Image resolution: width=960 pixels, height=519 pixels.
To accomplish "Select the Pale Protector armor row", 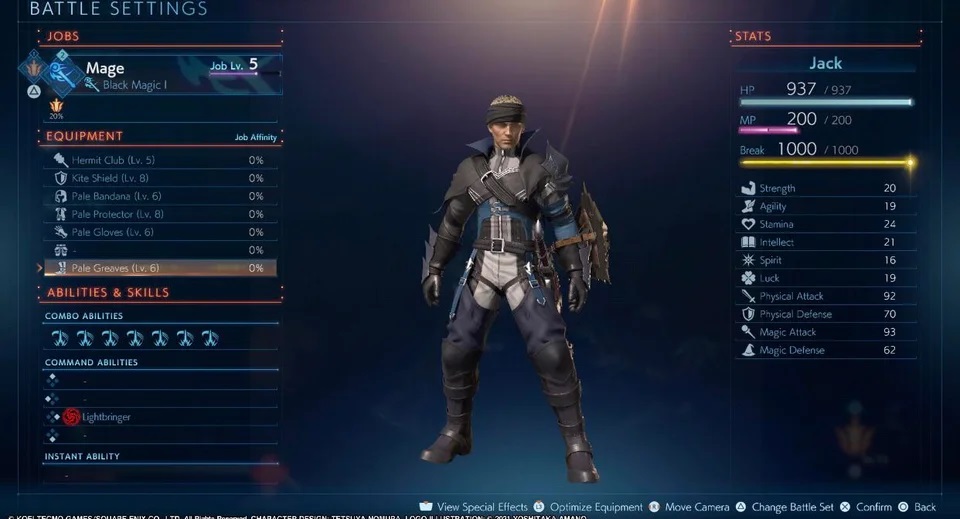I will point(158,214).
